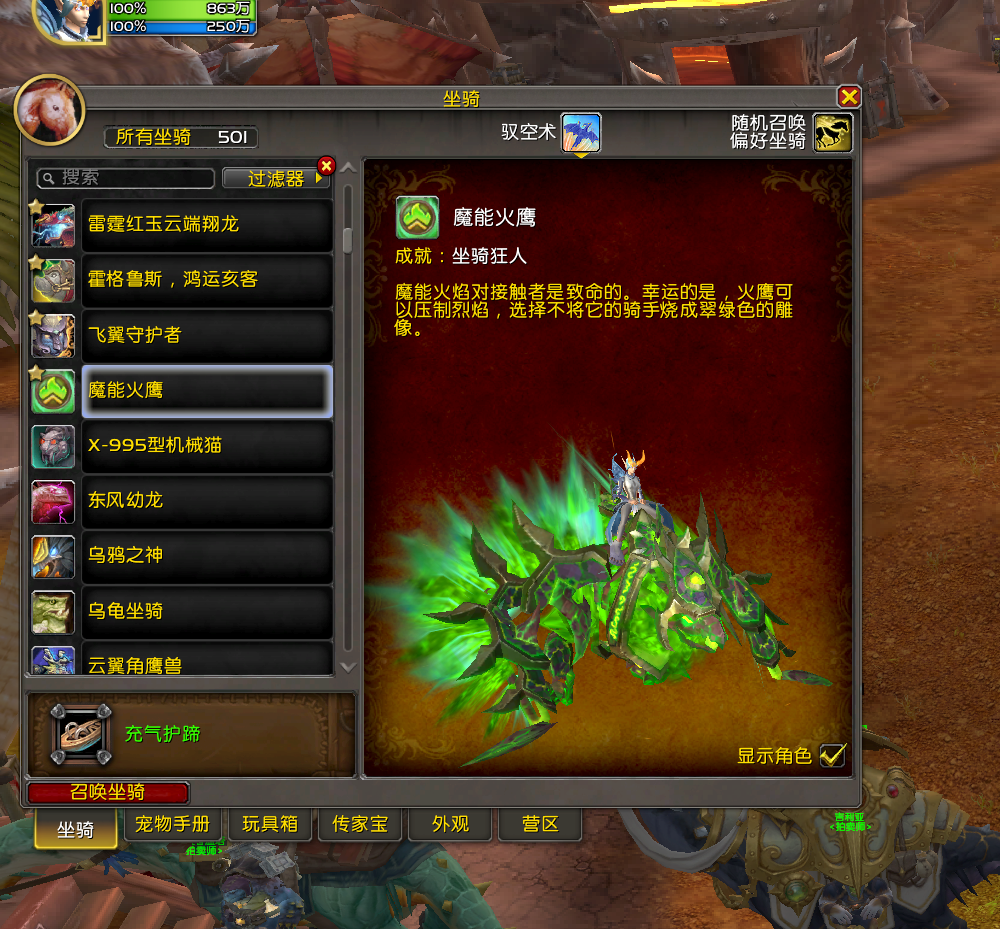This screenshot has height=929, width=1000.
Task: Switch to the 传家宝 tab
Action: 360,825
